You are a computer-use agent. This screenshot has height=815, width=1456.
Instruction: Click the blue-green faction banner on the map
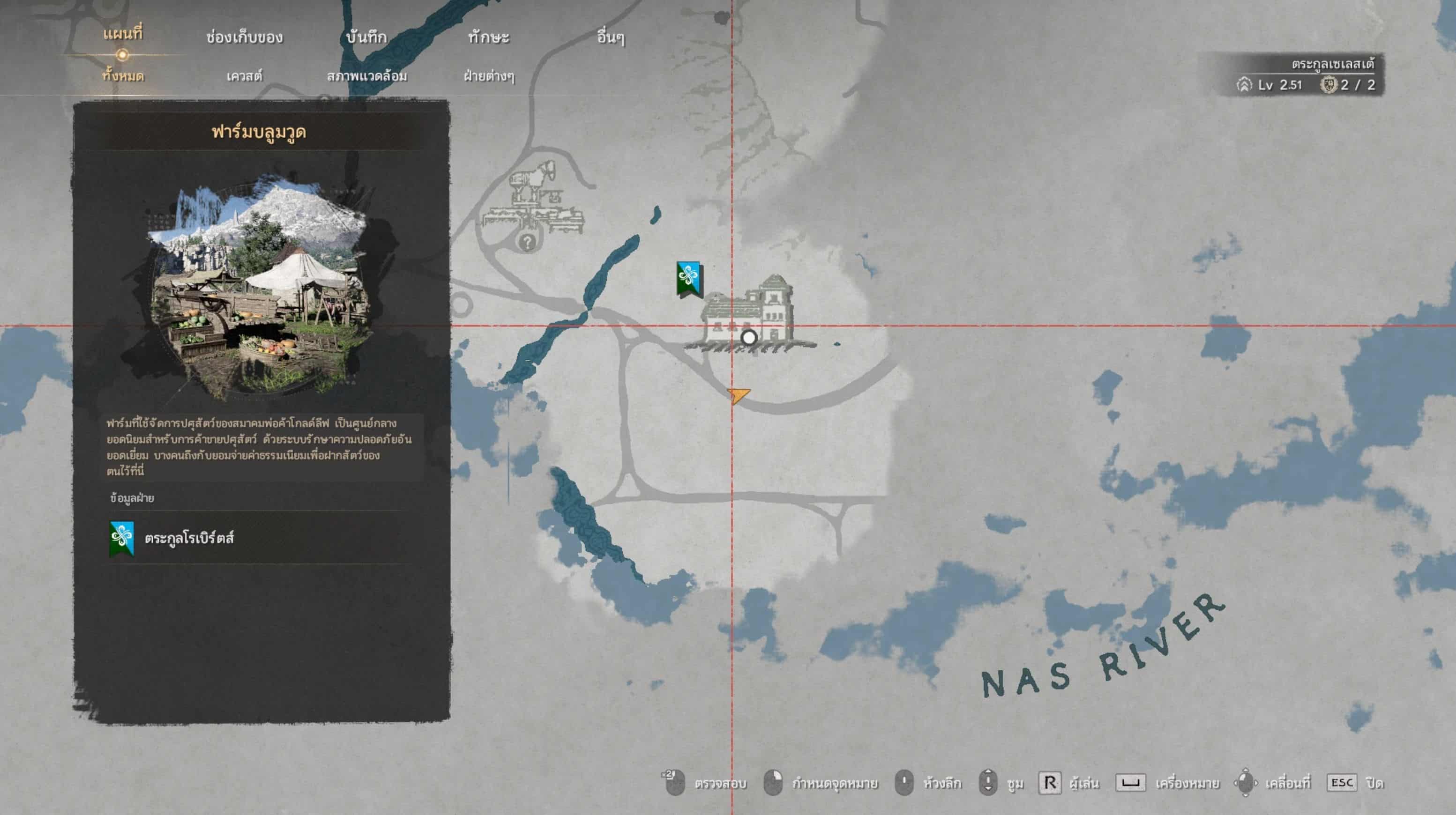pos(689,278)
